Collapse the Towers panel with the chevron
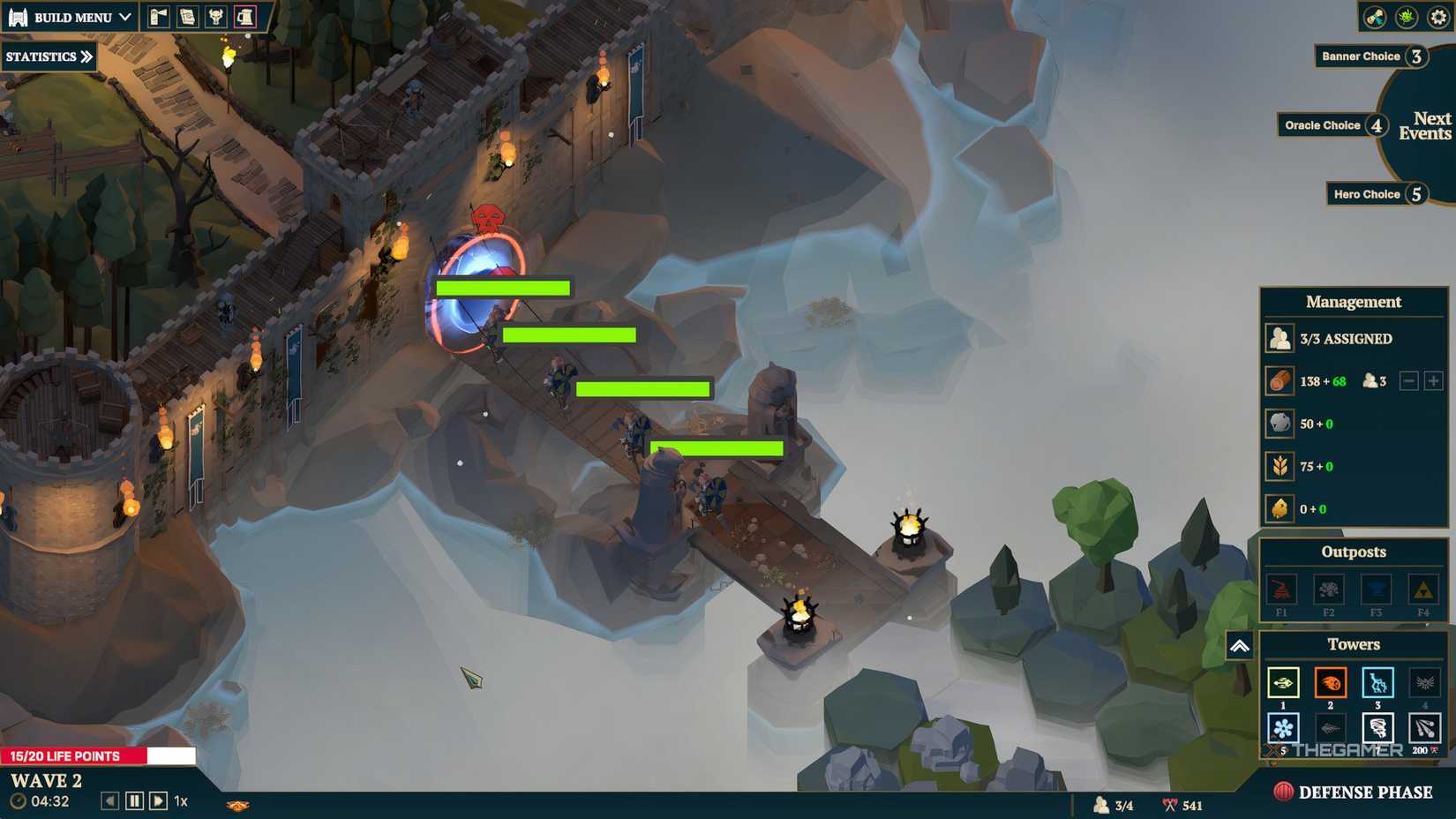 point(1240,646)
